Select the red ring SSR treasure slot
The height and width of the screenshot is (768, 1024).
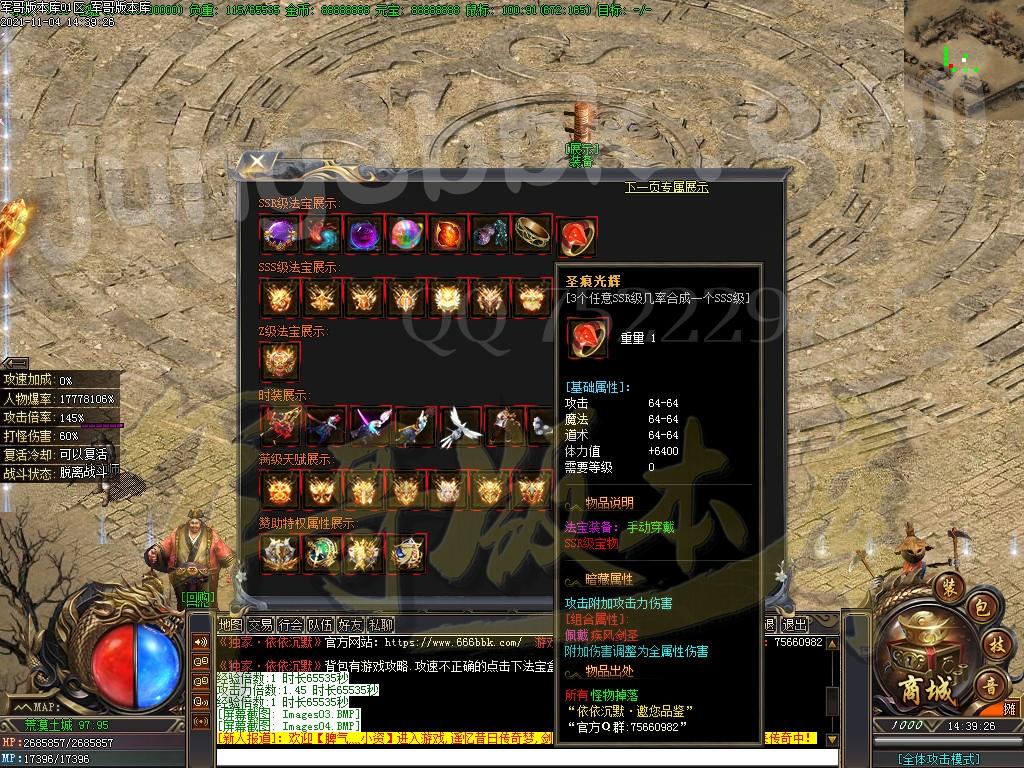tap(577, 236)
